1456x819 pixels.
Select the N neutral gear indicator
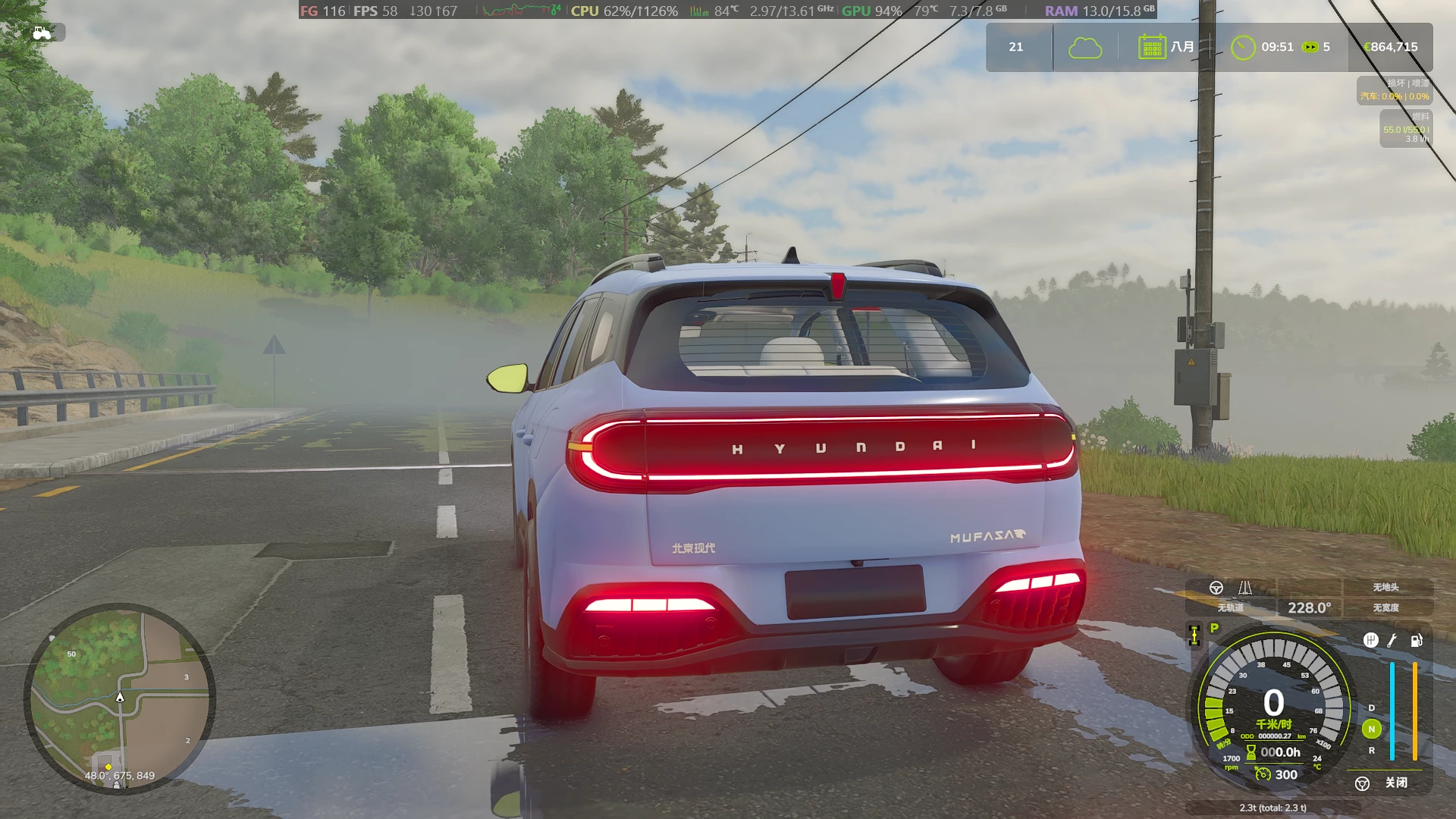pos(1371,729)
